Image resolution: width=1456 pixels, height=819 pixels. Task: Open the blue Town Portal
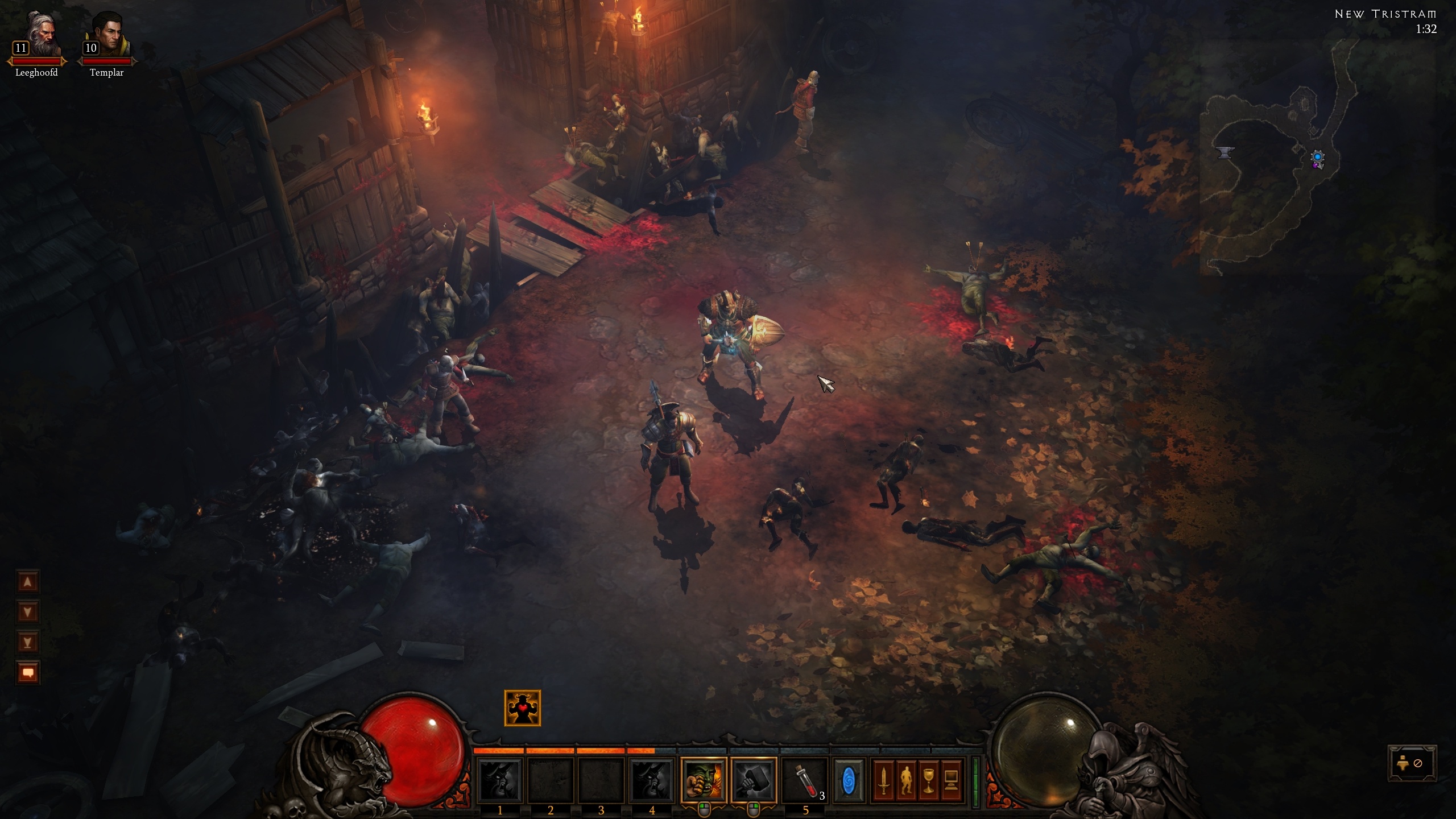(848, 780)
